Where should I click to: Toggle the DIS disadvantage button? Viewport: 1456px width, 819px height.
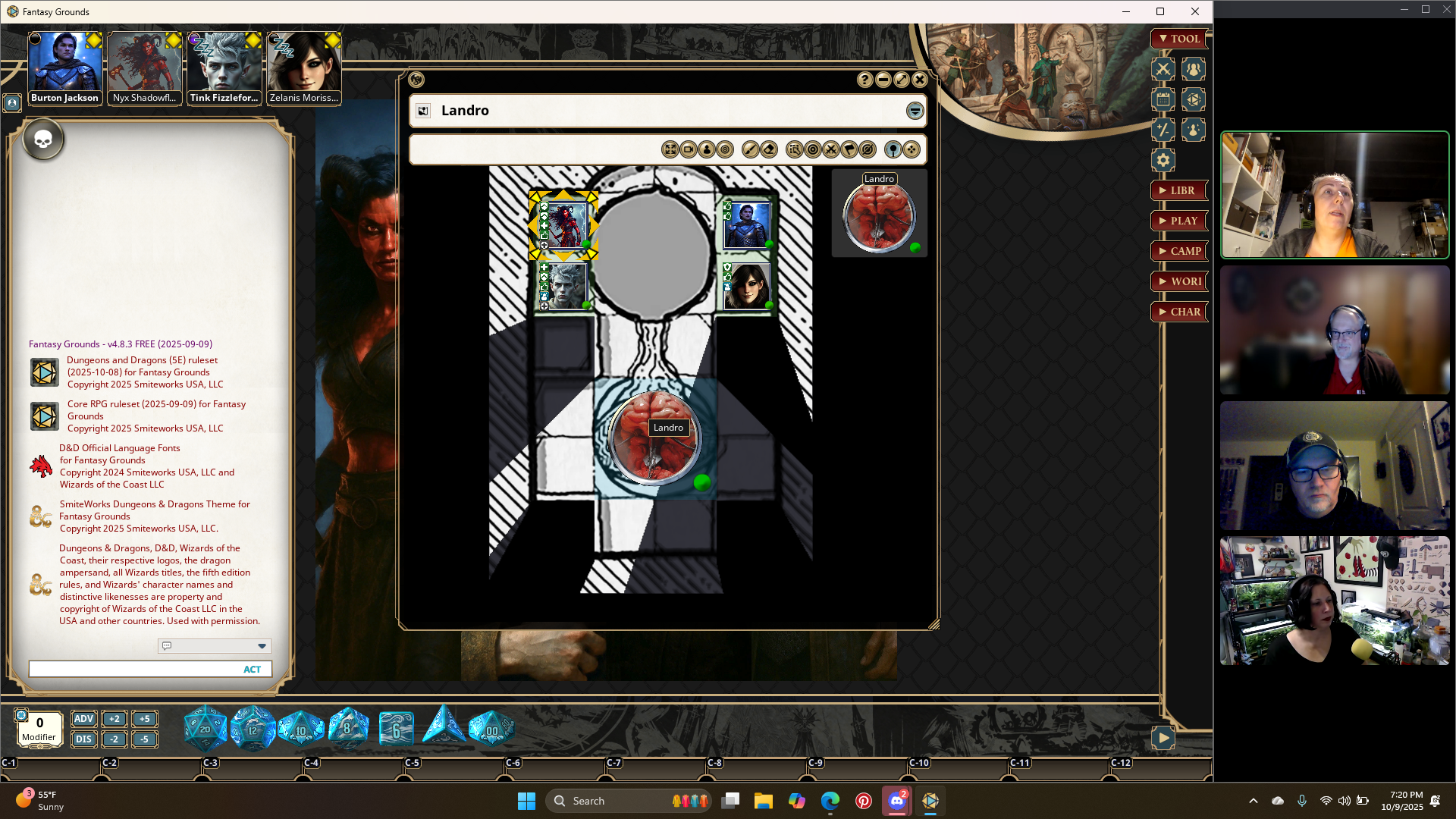83,739
